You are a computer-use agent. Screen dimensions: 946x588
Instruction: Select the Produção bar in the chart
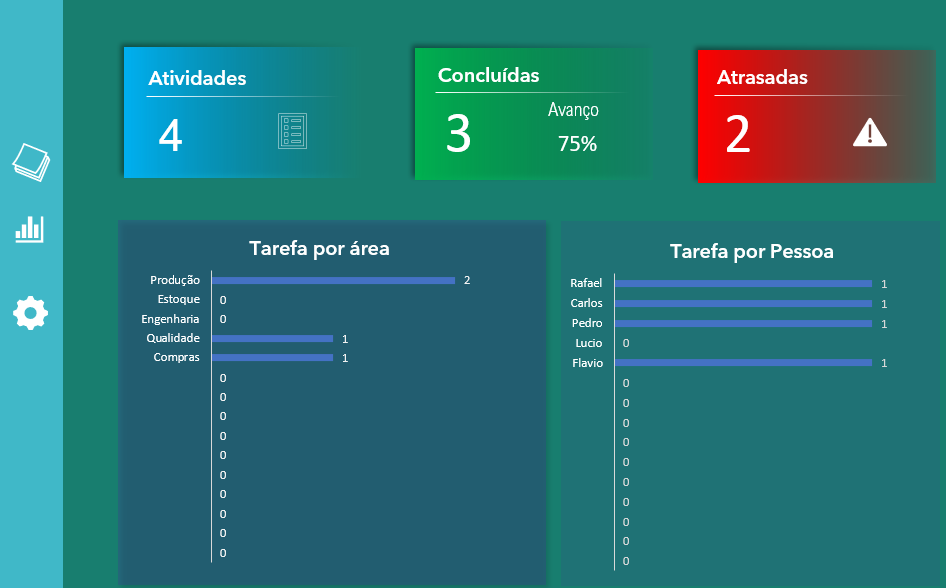tap(333, 280)
